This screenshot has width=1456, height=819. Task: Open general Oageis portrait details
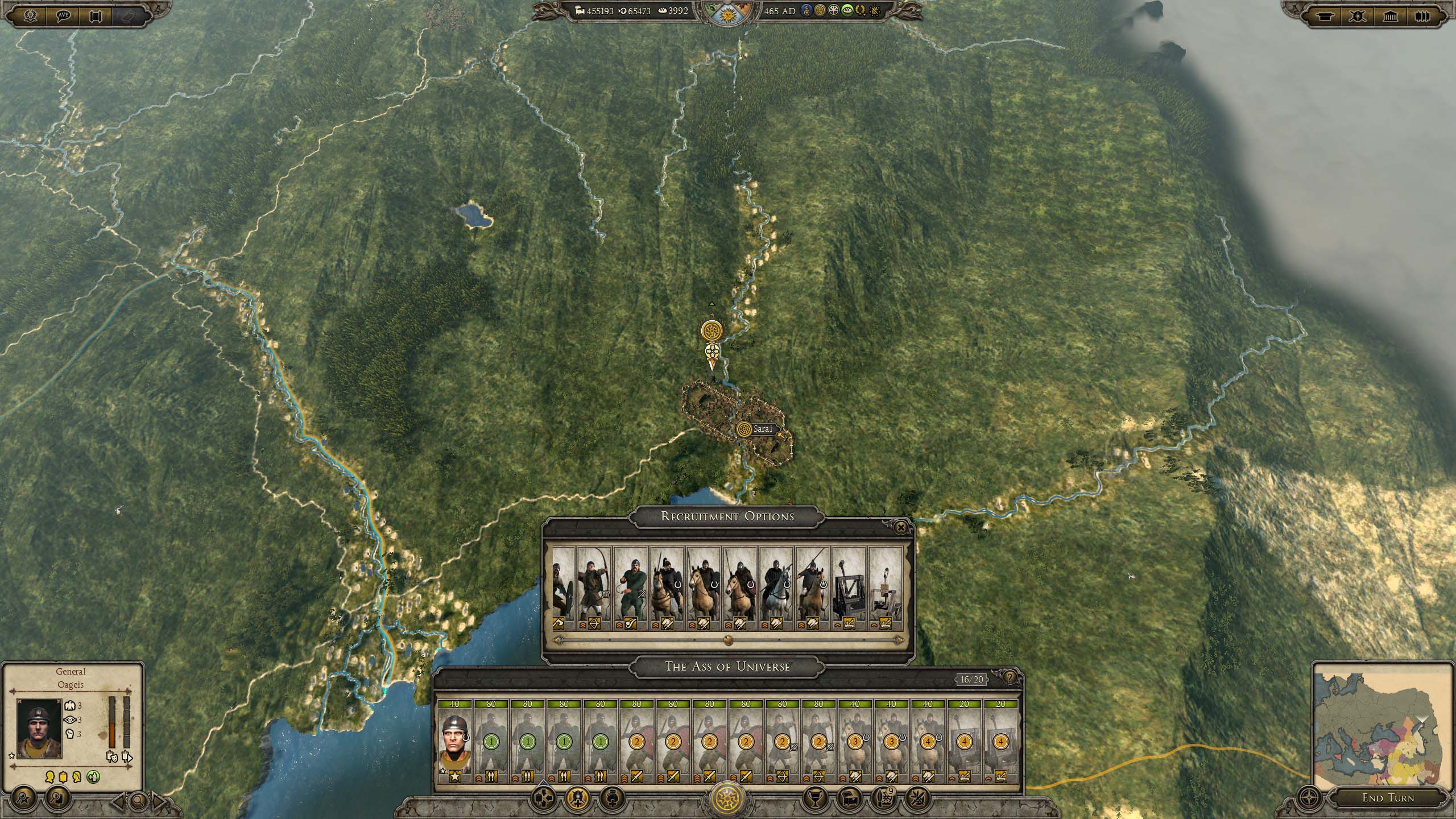coord(39,729)
